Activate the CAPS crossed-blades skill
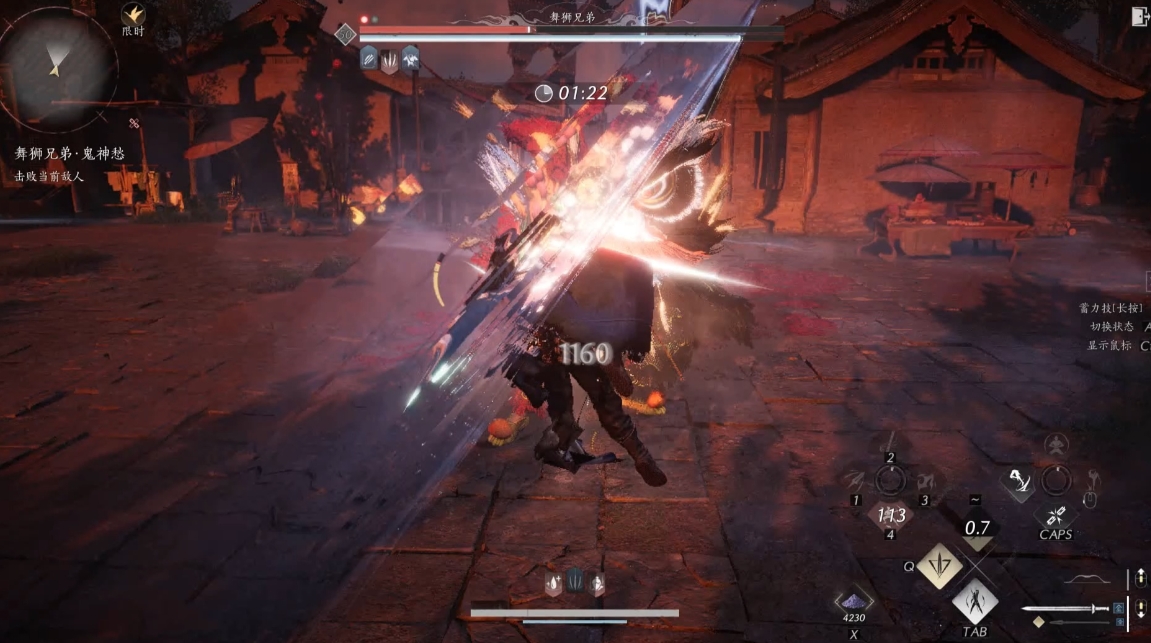Viewport: 1151px width, 643px height. pos(1055,515)
